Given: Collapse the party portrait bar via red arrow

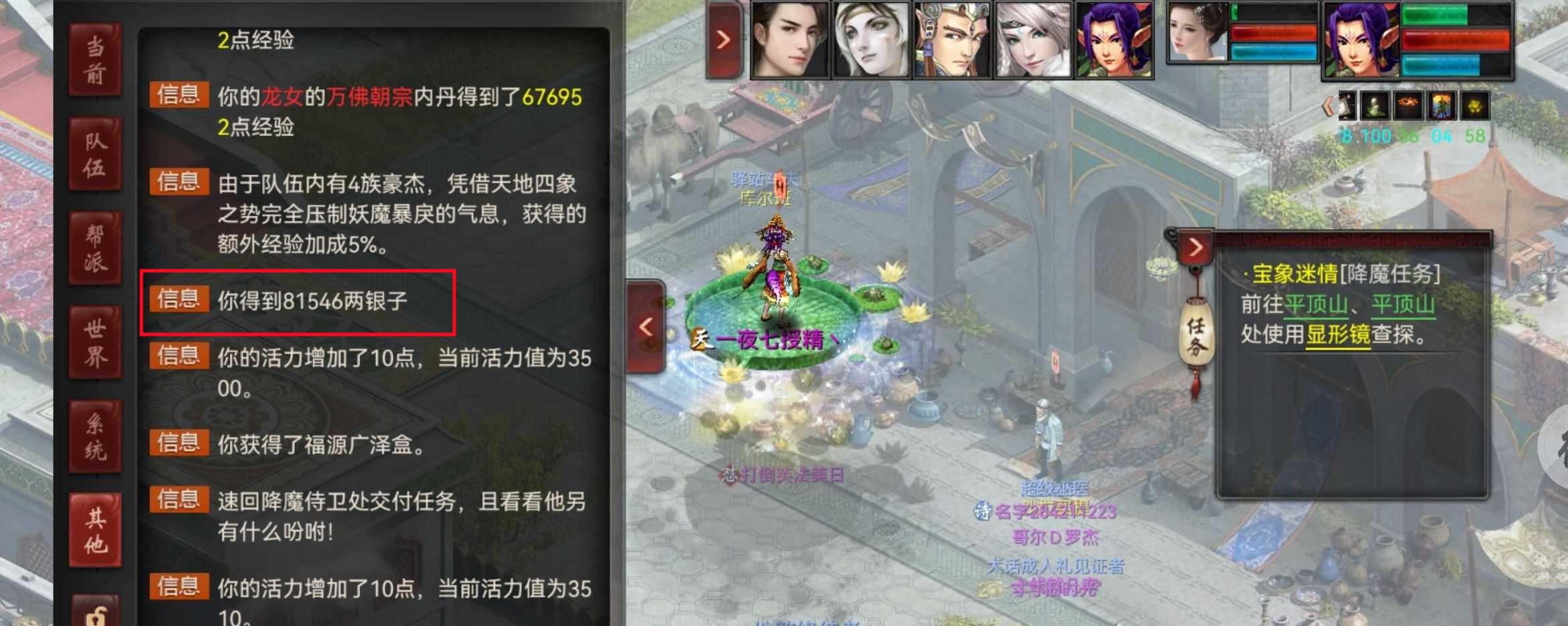Looking at the screenshot, I should 724,38.
